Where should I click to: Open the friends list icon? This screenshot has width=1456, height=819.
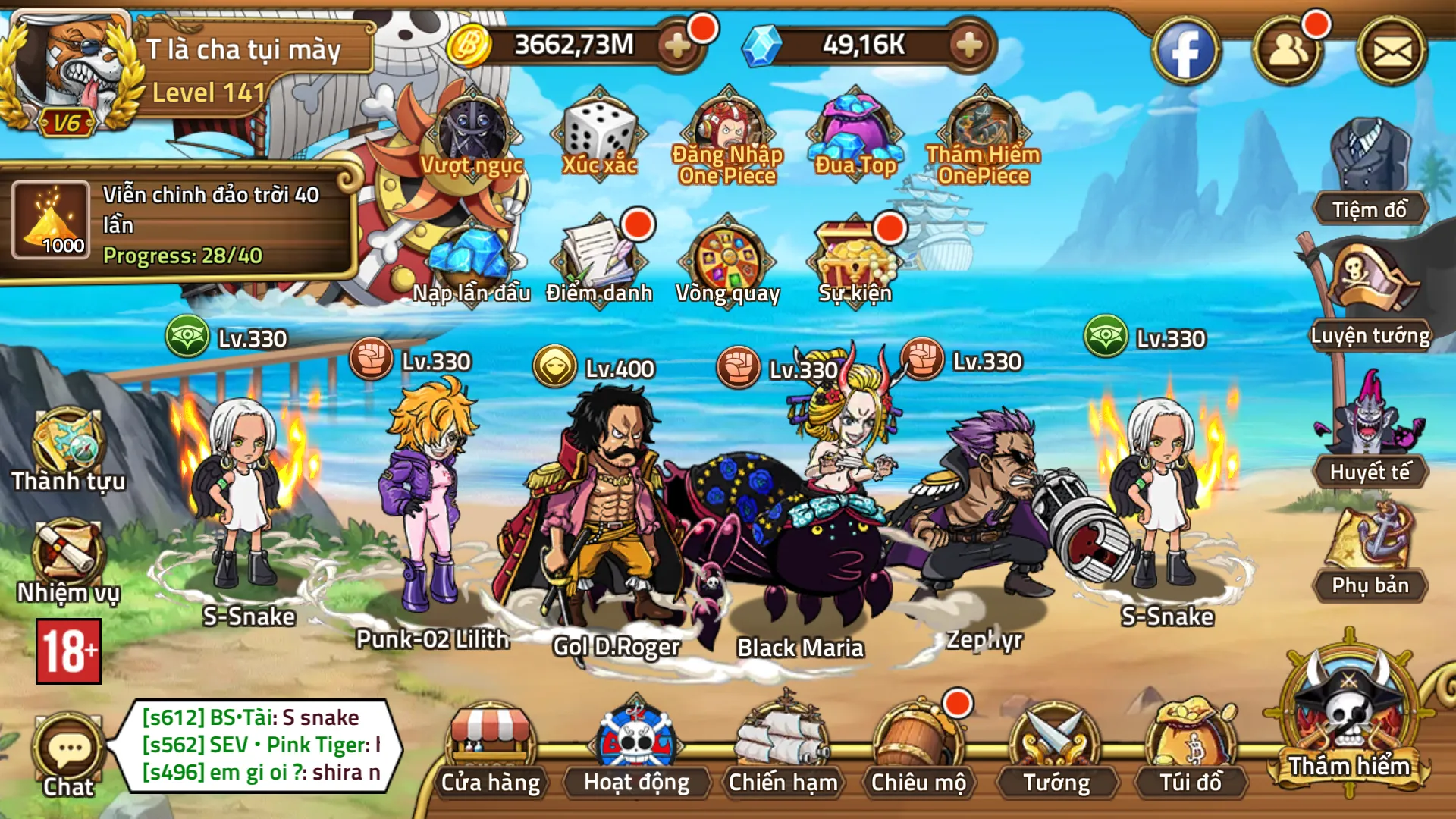point(1288,52)
